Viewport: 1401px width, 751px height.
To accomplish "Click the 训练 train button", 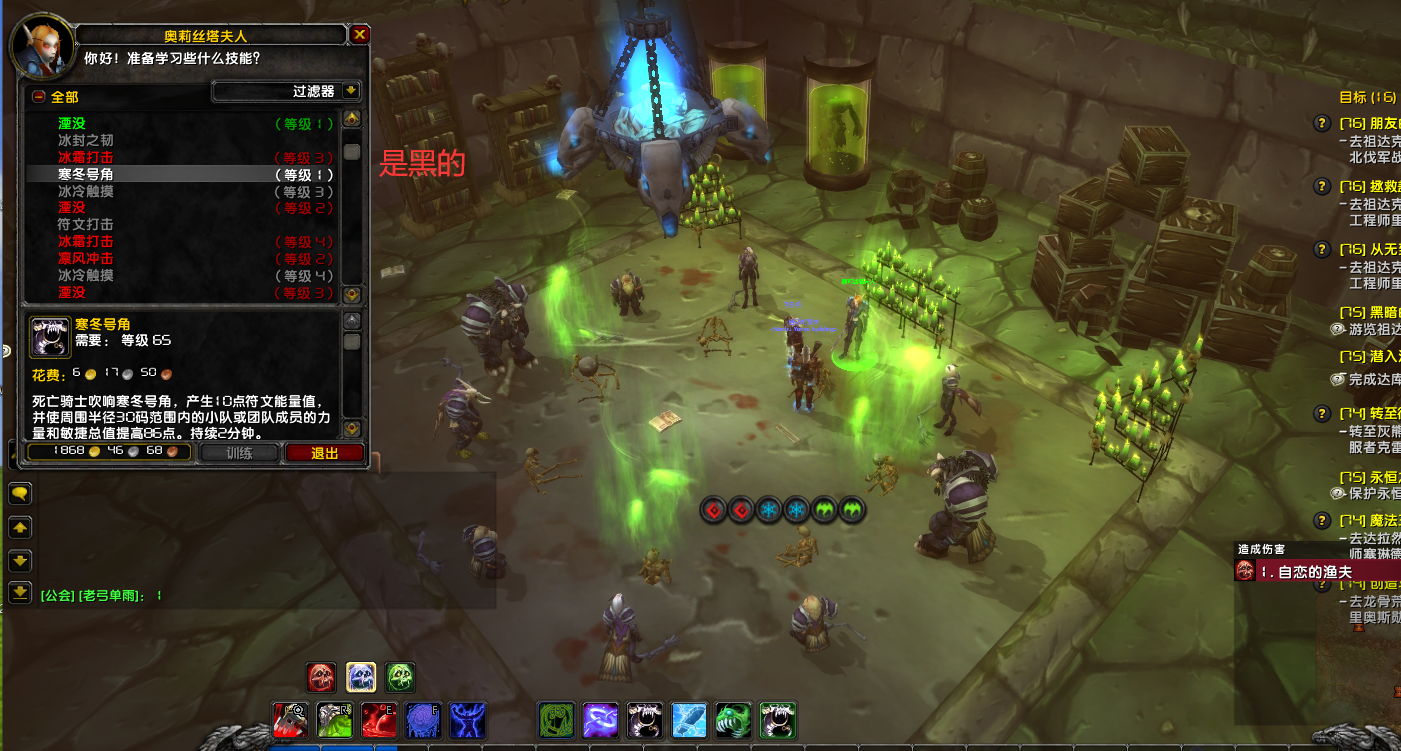I will coord(239,452).
